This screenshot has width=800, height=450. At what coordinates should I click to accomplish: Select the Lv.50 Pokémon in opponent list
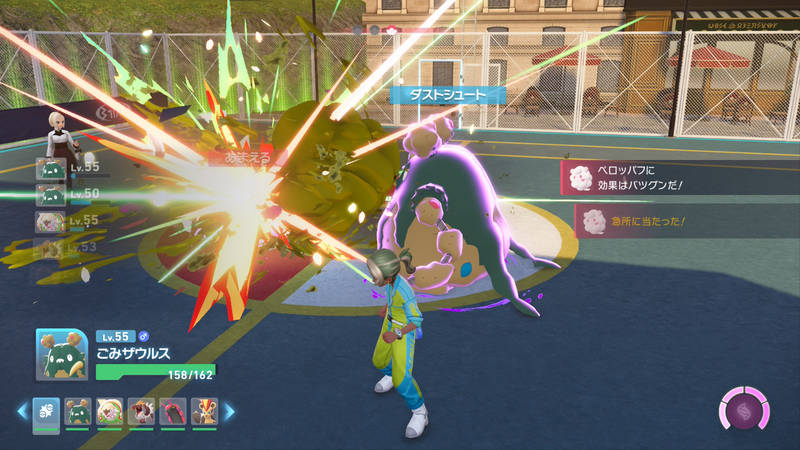pyautogui.click(x=50, y=194)
